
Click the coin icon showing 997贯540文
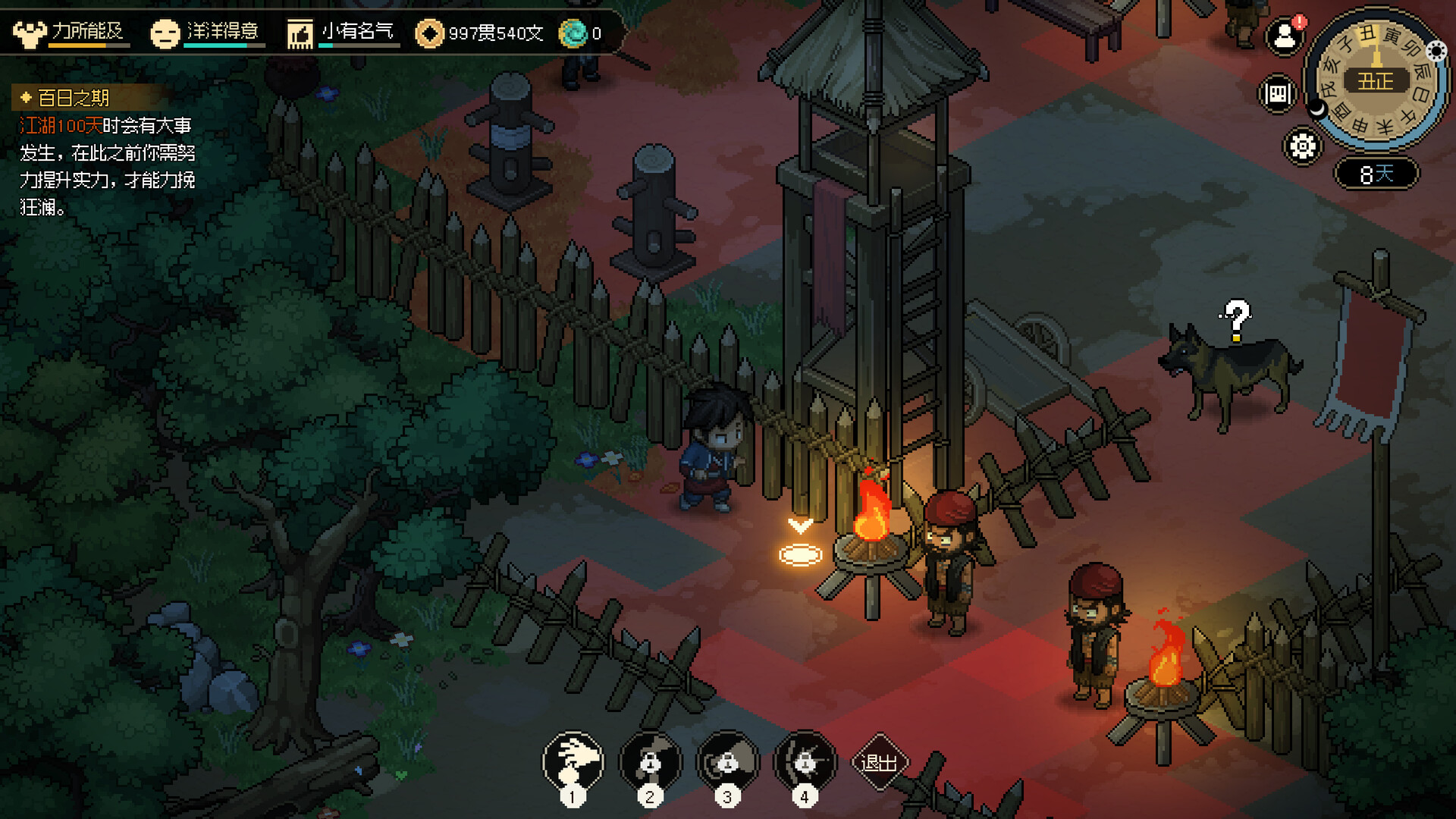pyautogui.click(x=429, y=33)
